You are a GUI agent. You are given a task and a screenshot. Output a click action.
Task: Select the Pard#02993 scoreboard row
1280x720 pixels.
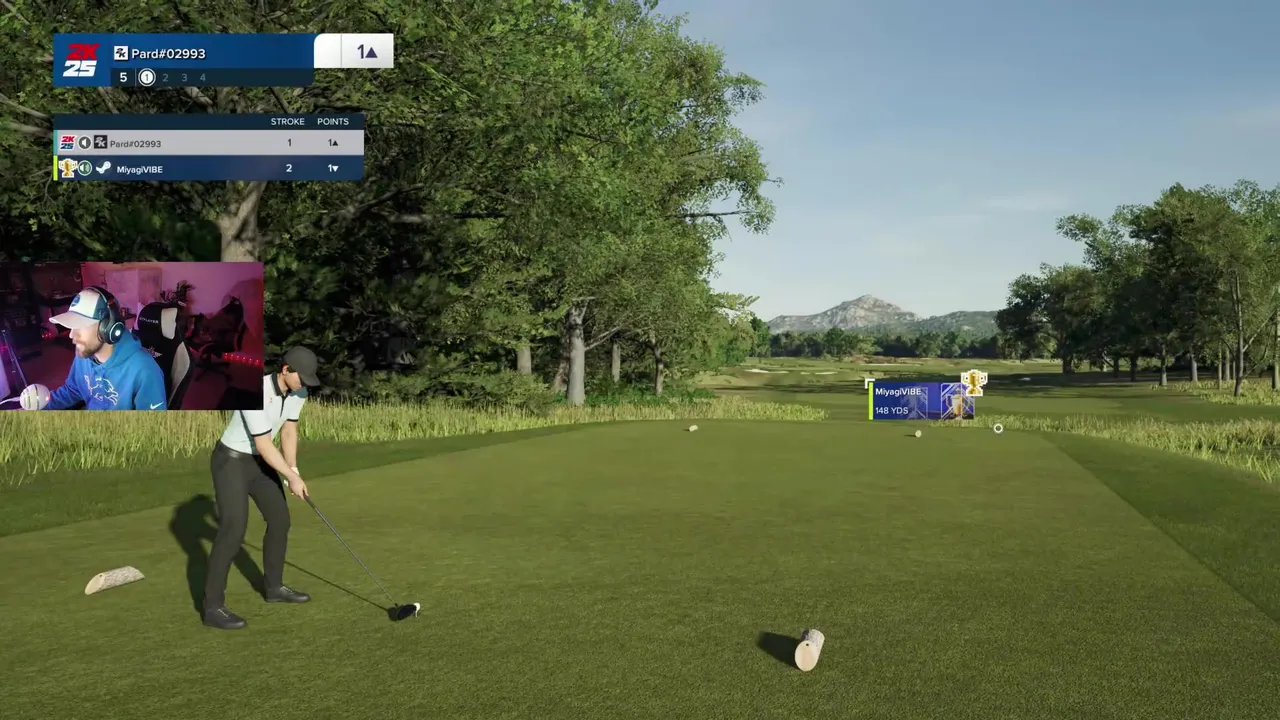pyautogui.click(x=208, y=143)
